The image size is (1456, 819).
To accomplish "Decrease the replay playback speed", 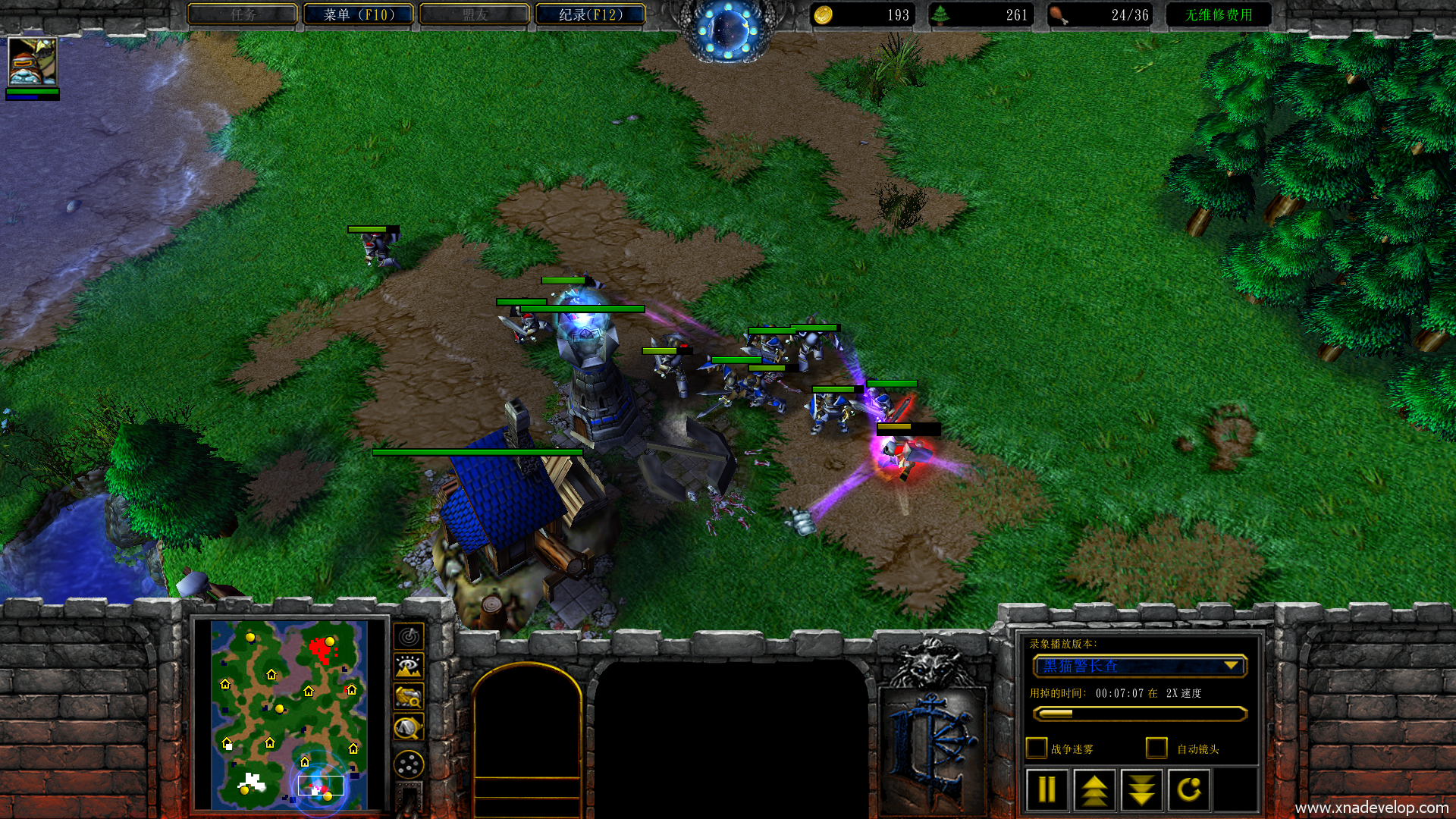I will click(x=1142, y=790).
